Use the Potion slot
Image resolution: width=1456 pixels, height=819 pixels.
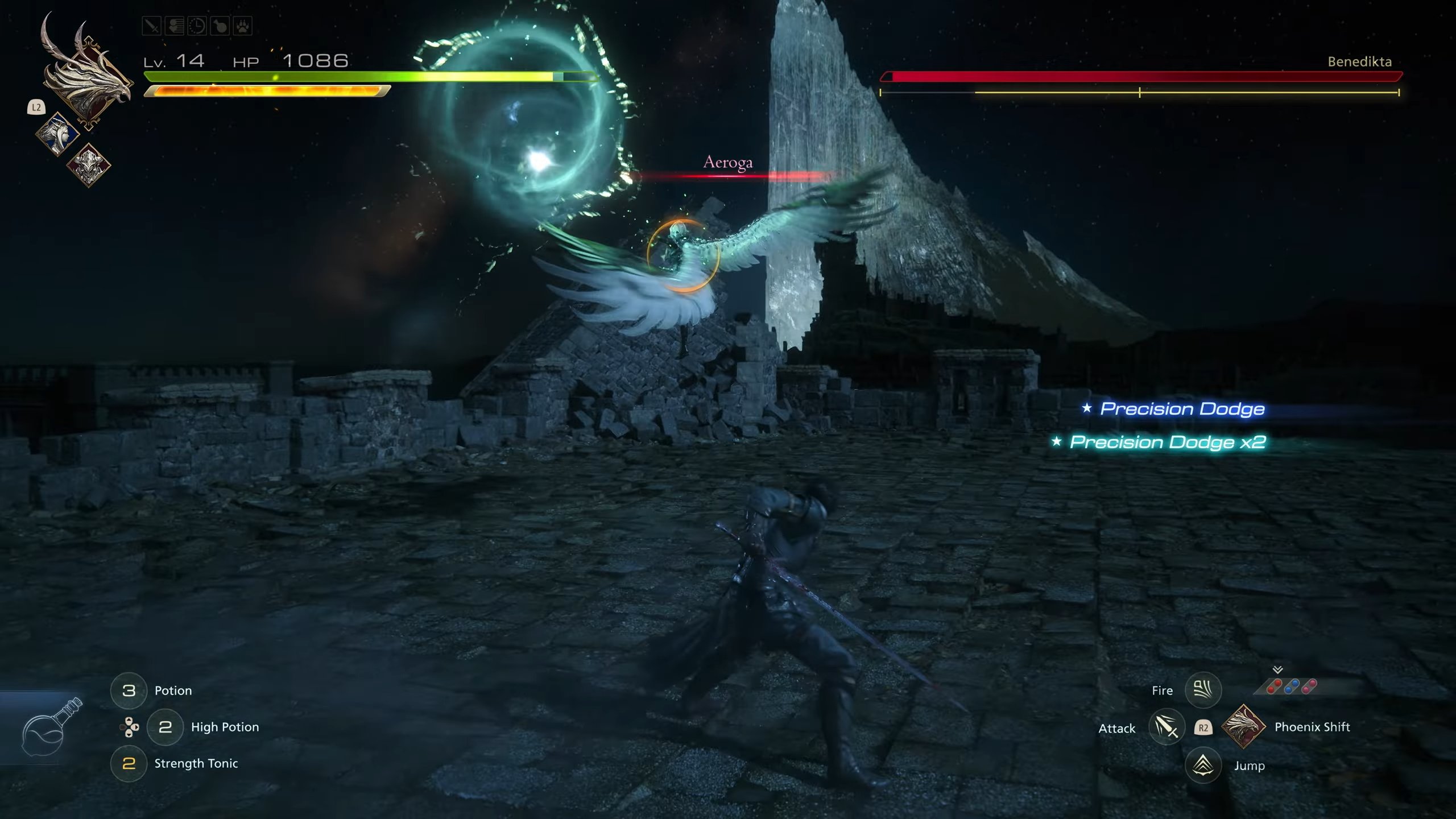pos(129,690)
